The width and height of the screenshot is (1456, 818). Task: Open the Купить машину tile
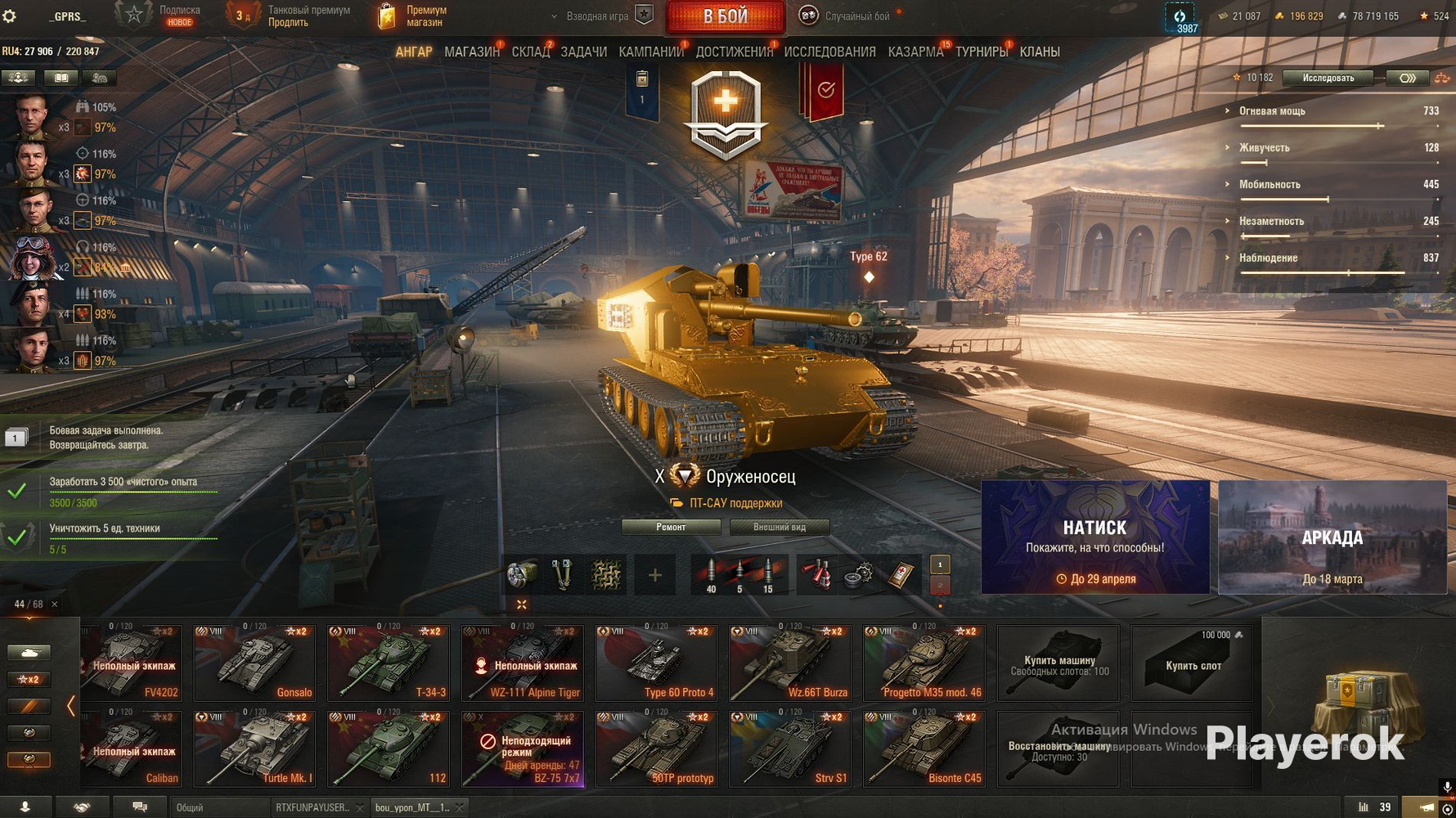pos(1058,664)
